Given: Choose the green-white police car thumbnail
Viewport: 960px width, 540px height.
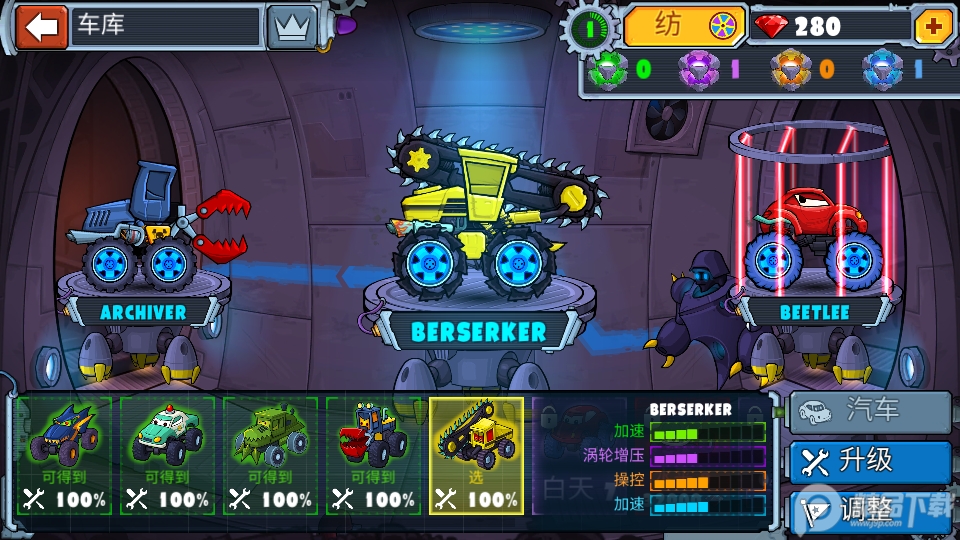Looking at the screenshot, I should pos(167,455).
